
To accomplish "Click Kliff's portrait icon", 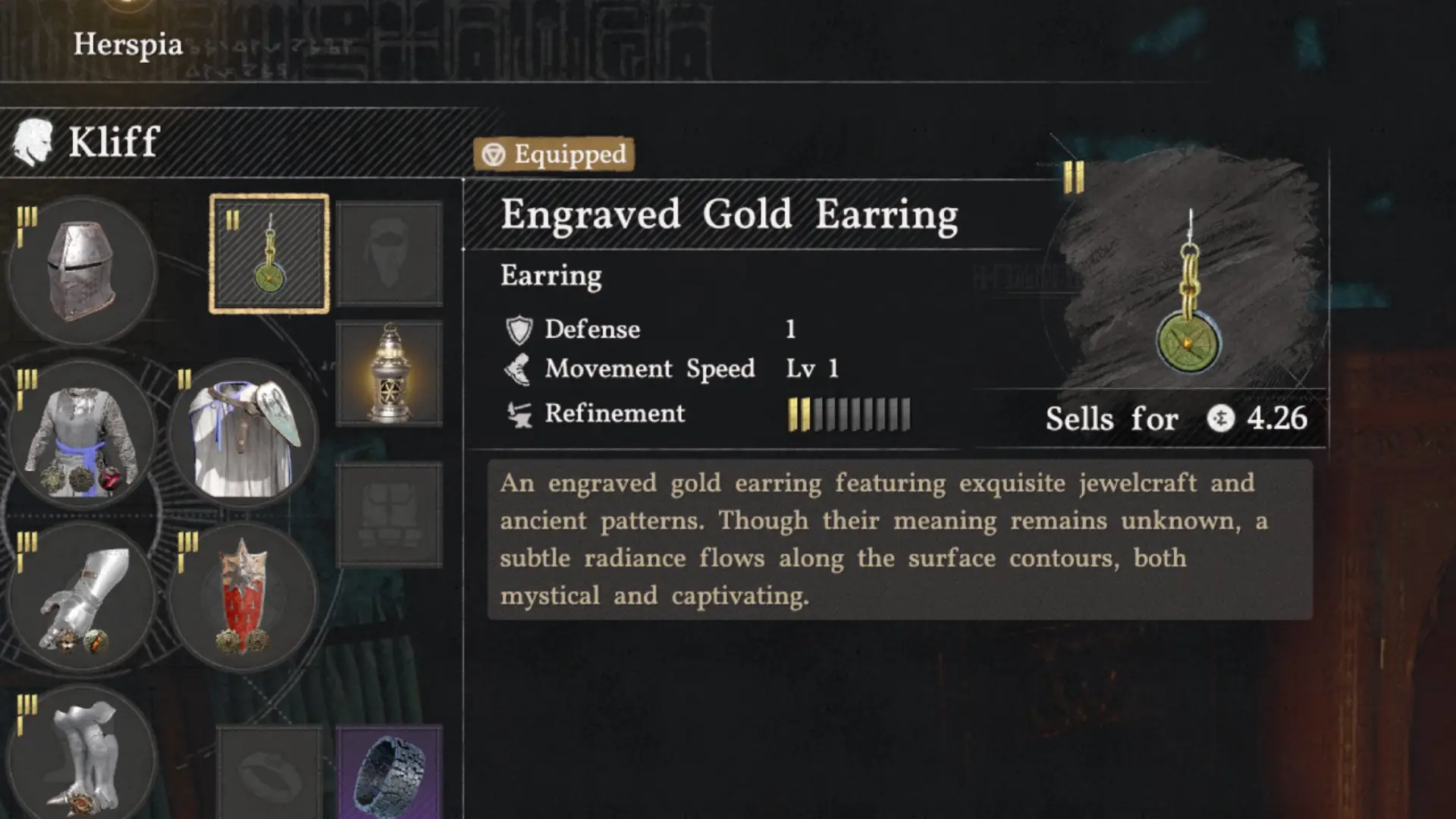I will 32,140.
